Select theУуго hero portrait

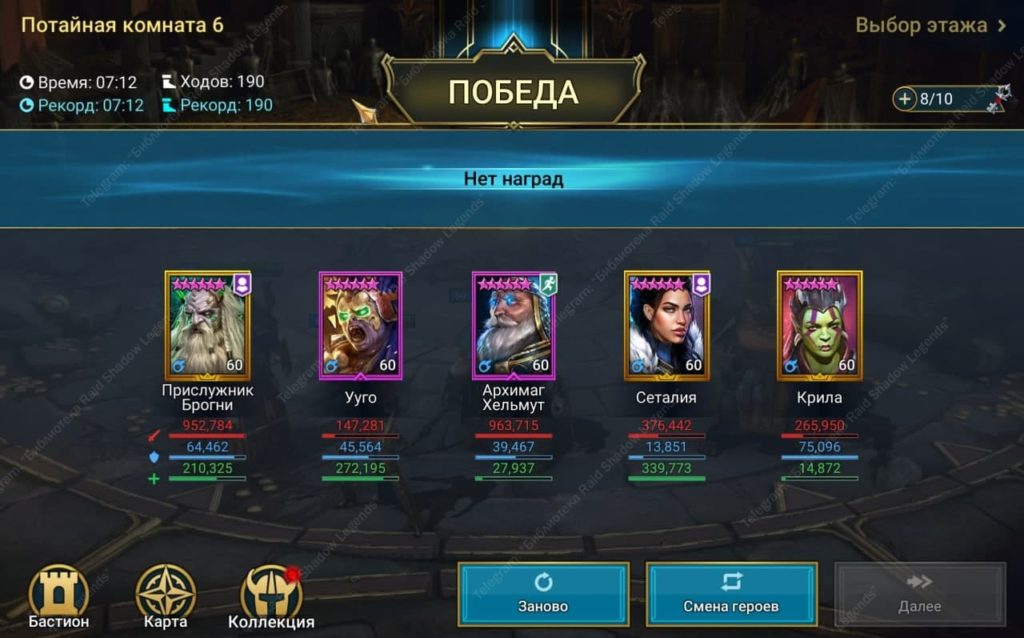click(360, 325)
